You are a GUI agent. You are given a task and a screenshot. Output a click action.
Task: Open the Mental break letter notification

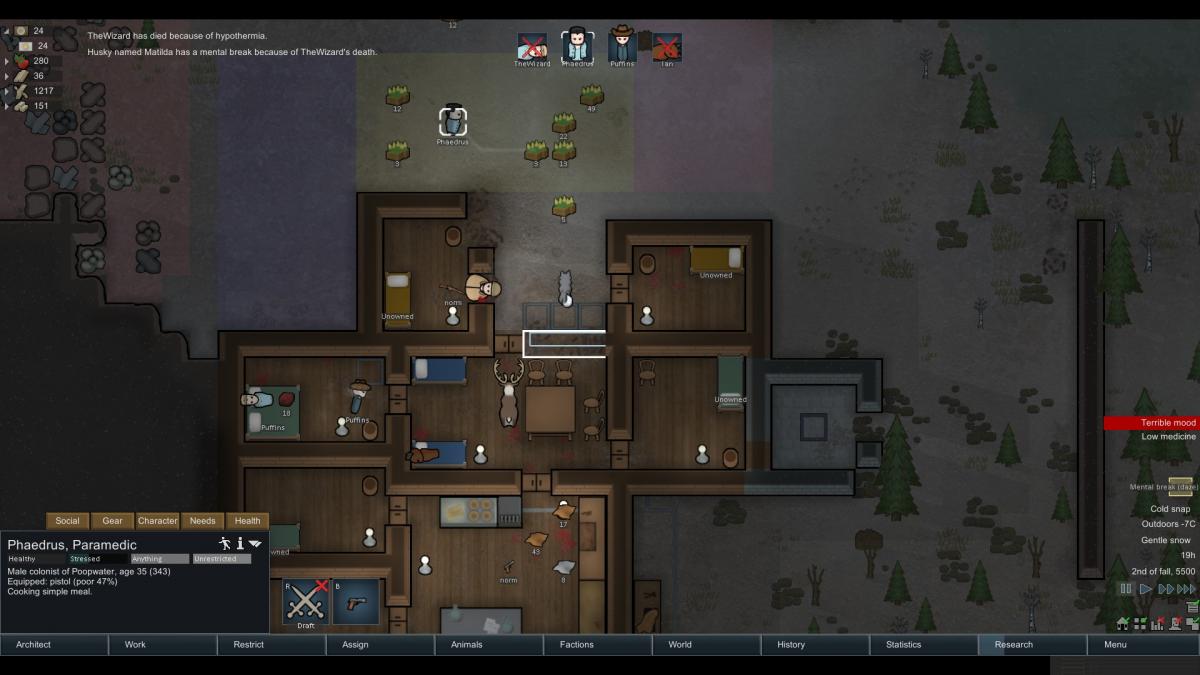[1180, 486]
